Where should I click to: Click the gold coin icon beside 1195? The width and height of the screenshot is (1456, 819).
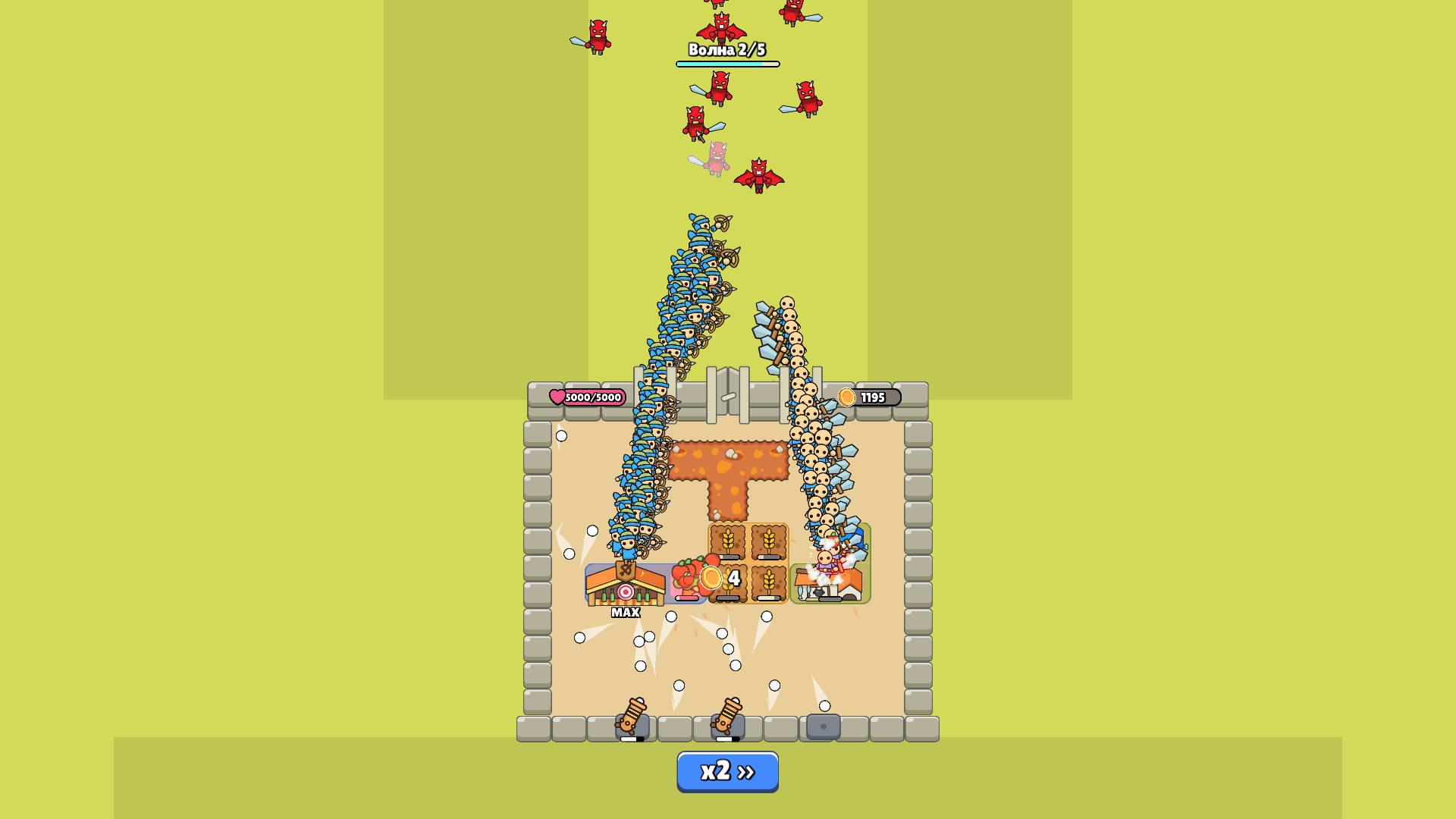click(846, 397)
